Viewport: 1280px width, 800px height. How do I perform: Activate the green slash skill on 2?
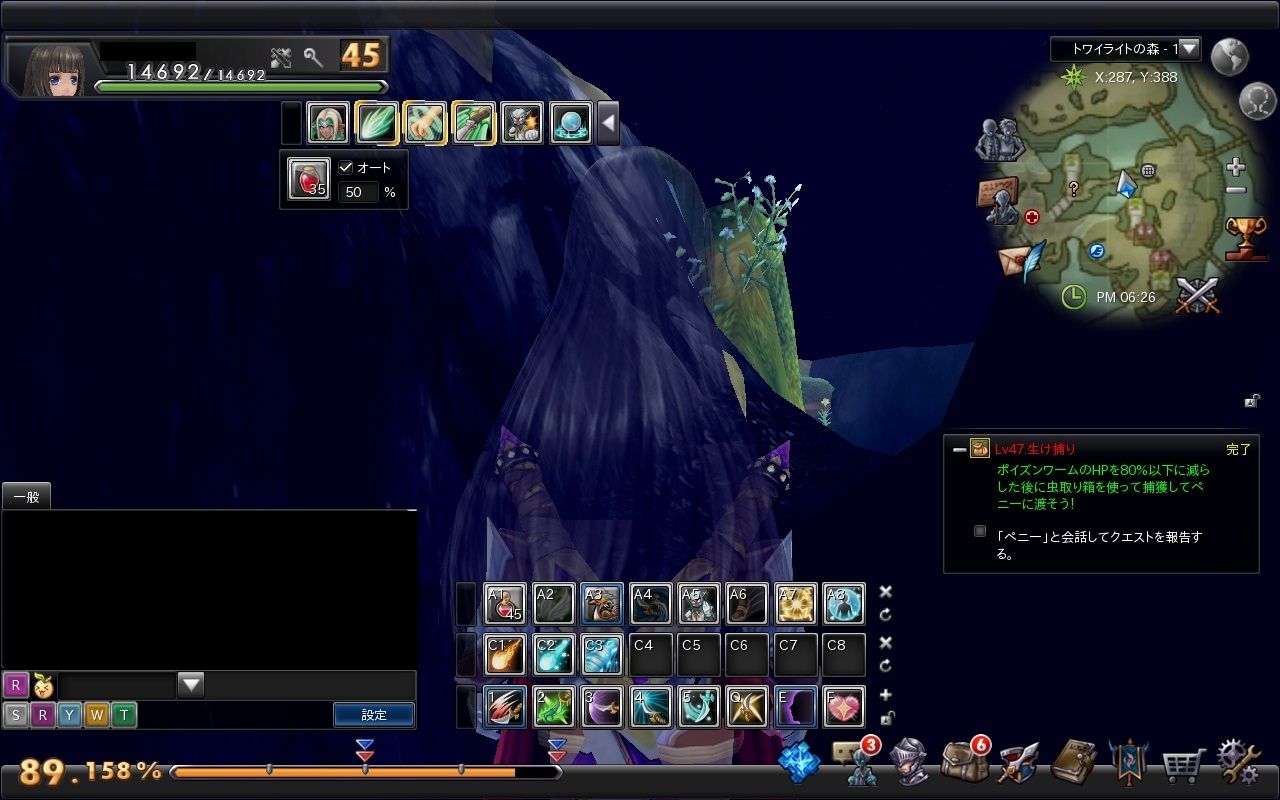[553, 706]
